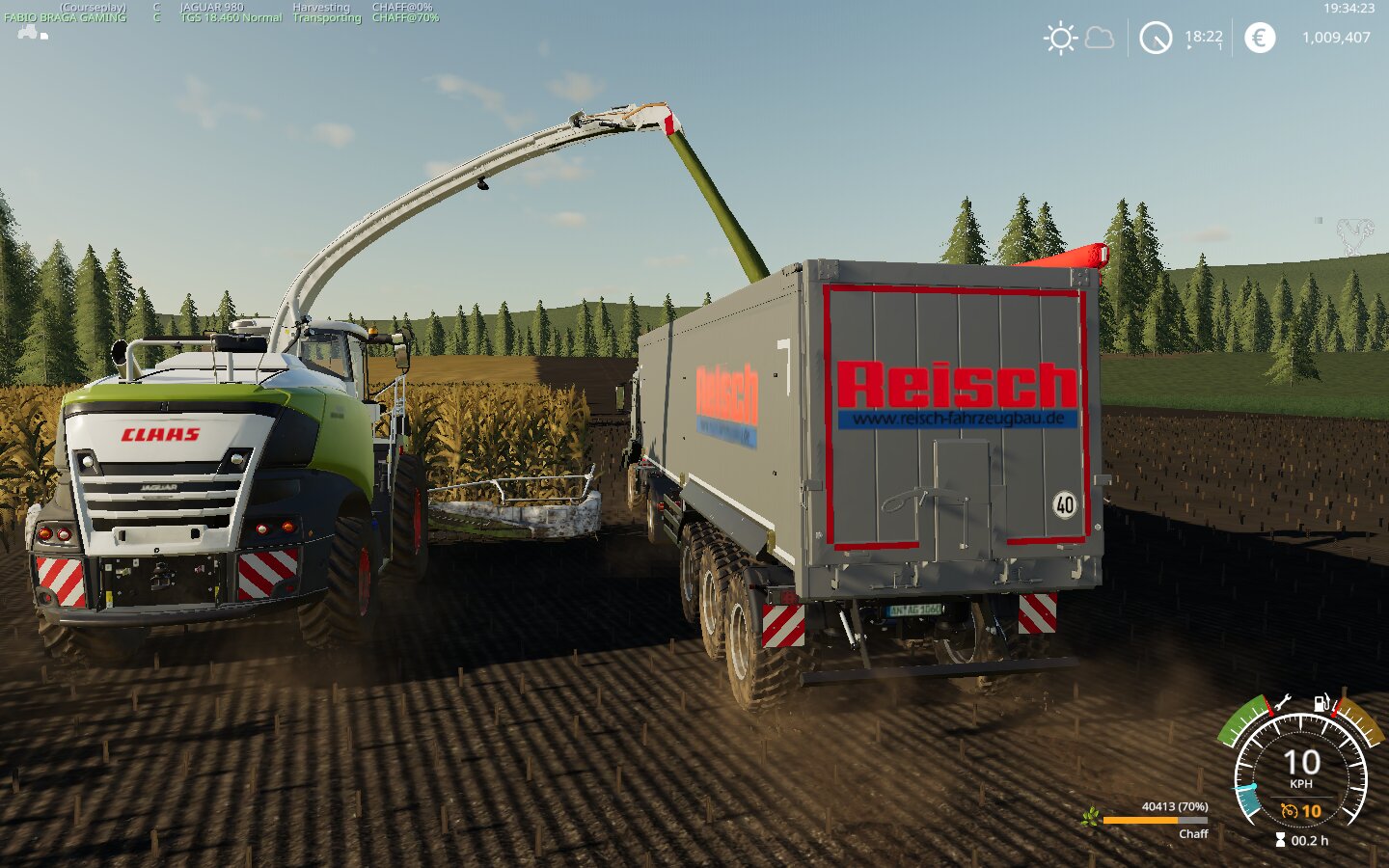Toggle the orange cruise control icon
The height and width of the screenshot is (868, 1389).
(x=1289, y=811)
